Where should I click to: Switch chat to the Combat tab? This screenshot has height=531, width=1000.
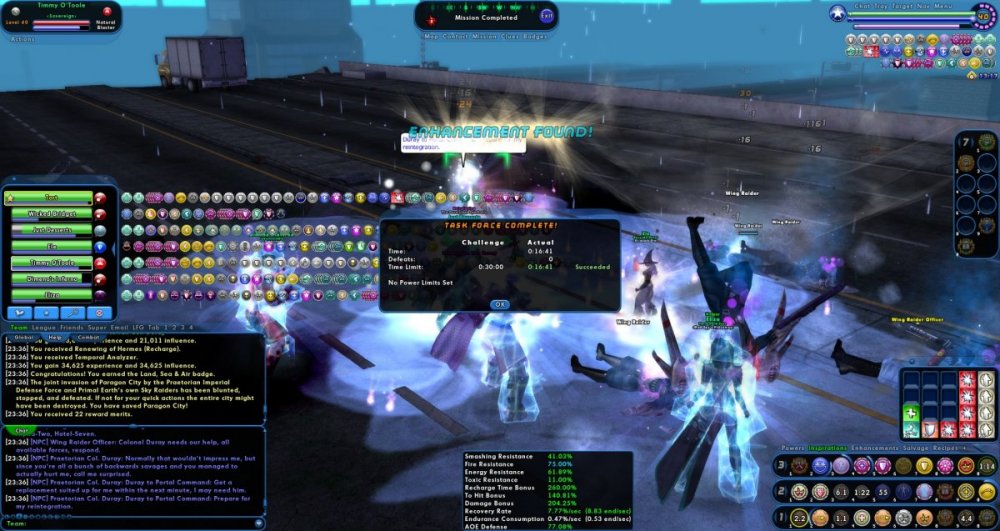click(90, 338)
